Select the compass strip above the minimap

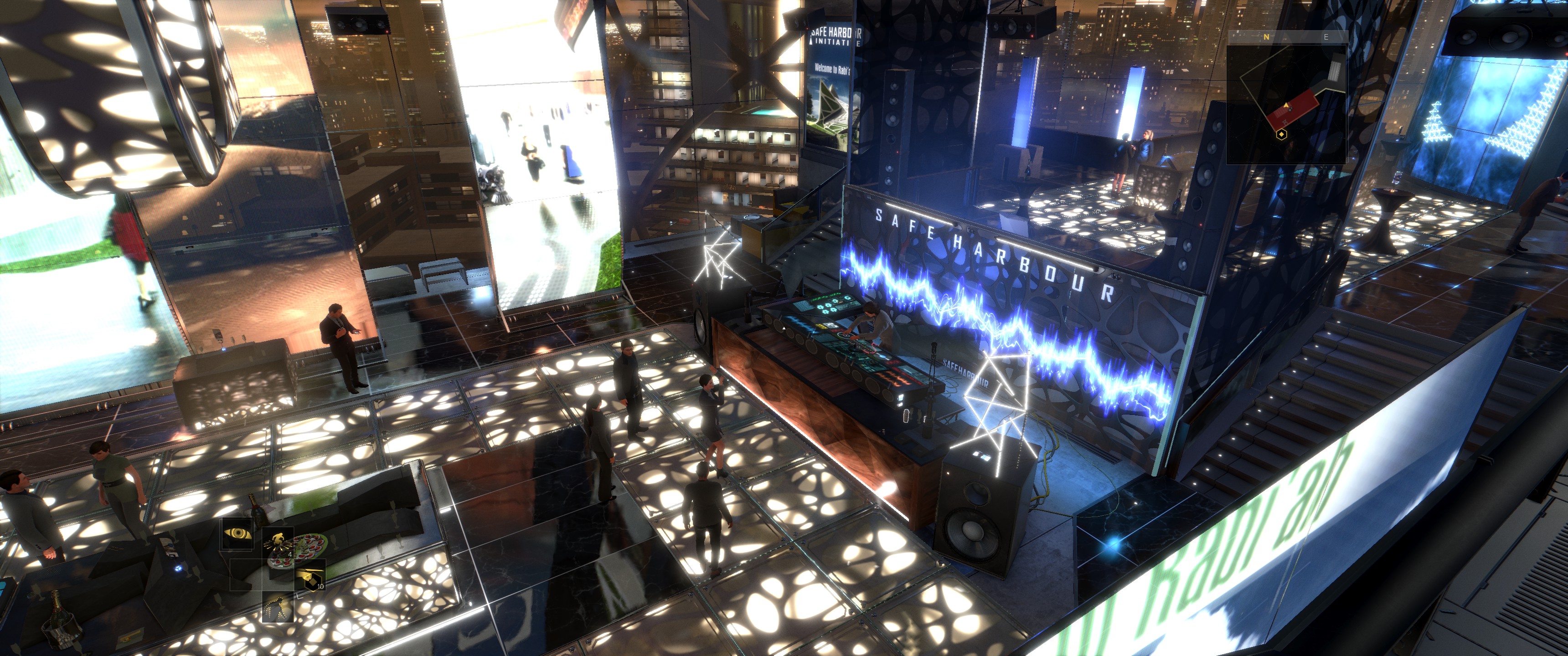point(1285,37)
